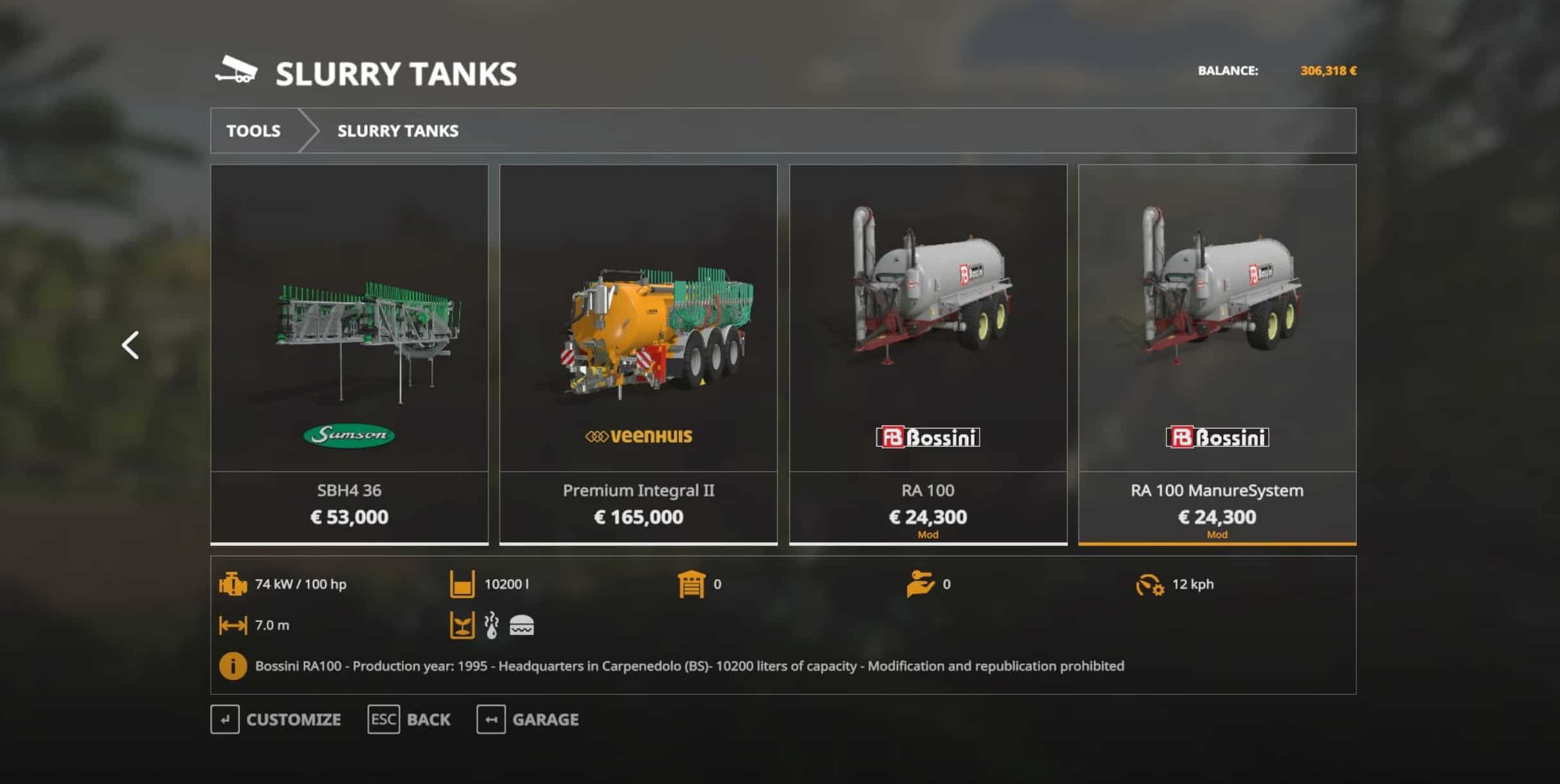The image size is (1560, 784).
Task: Select the Samson SBH4 36 card
Action: [x=349, y=353]
